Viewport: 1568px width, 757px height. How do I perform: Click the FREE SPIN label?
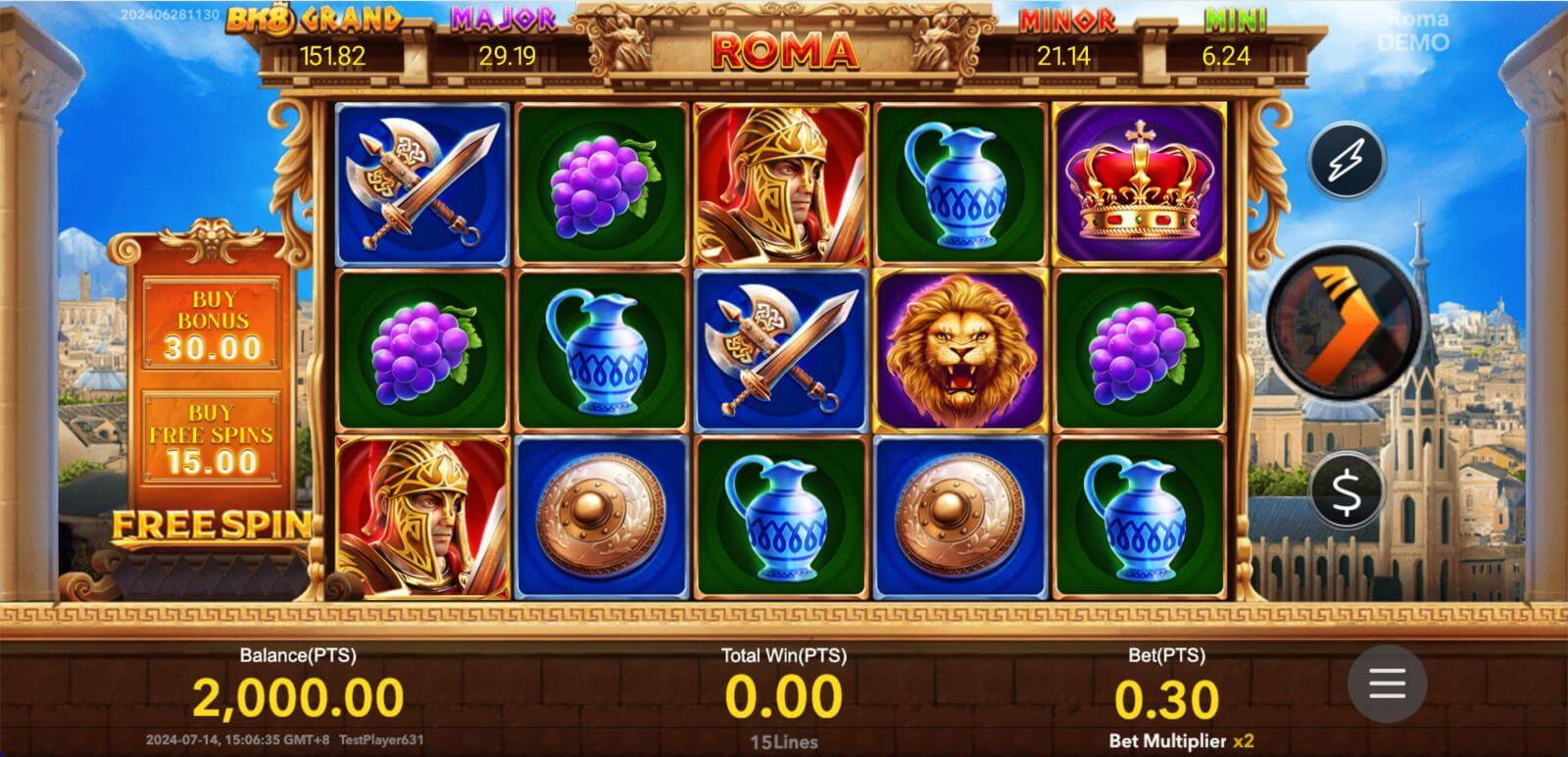click(214, 528)
